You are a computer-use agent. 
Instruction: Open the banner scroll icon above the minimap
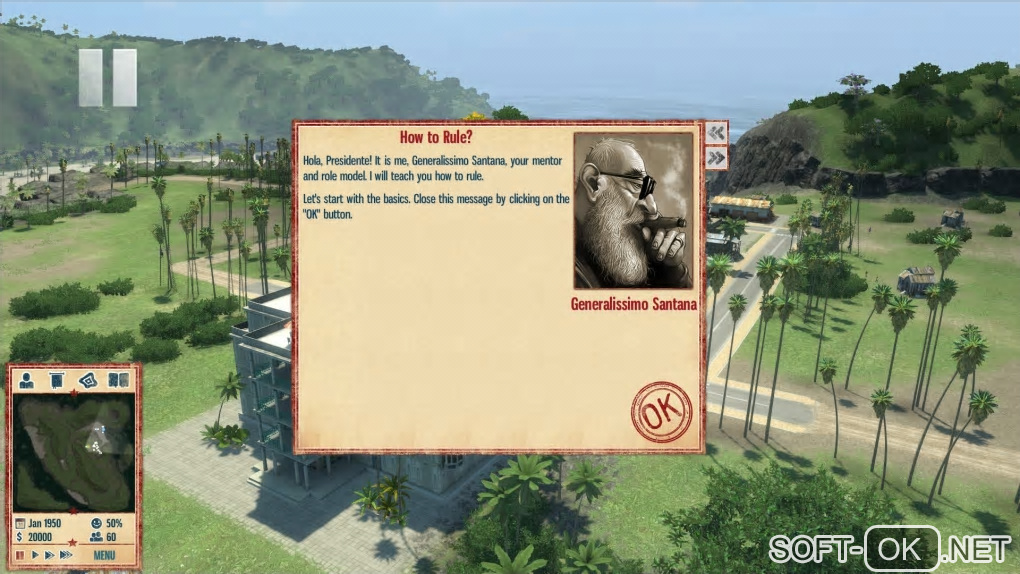[57, 380]
